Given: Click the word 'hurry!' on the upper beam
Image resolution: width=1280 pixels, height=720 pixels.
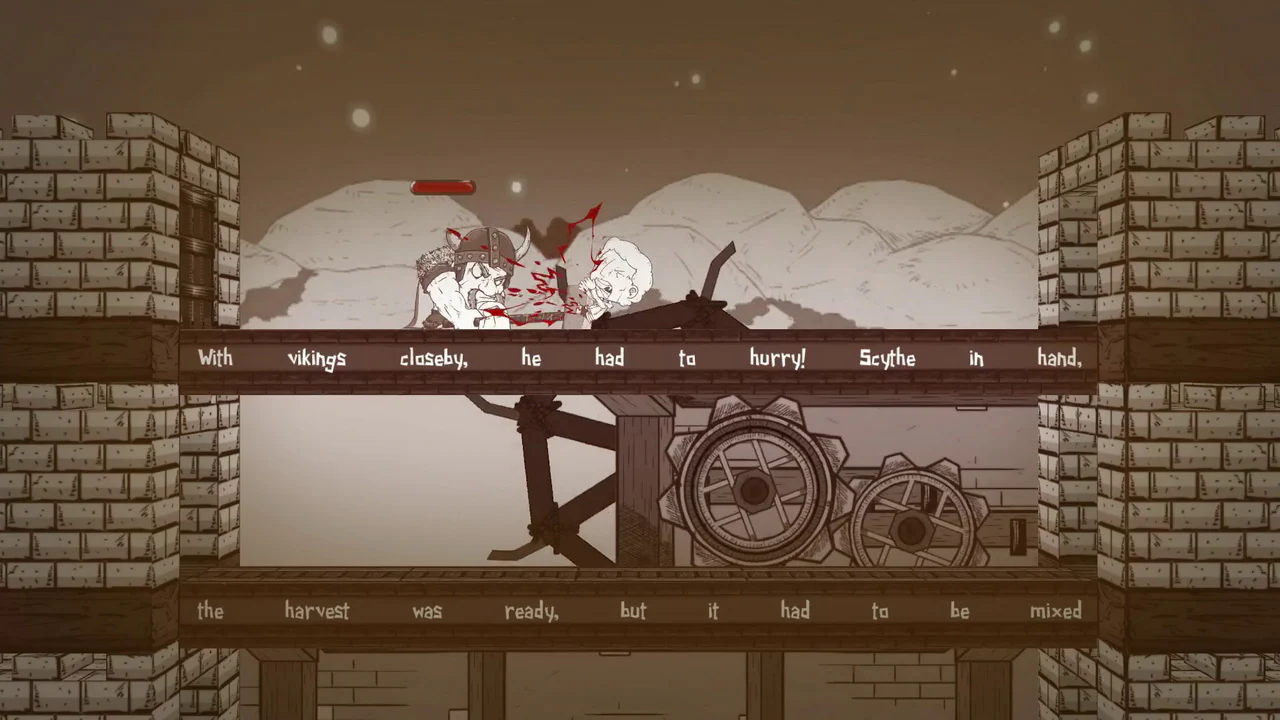Looking at the screenshot, I should point(779,358).
